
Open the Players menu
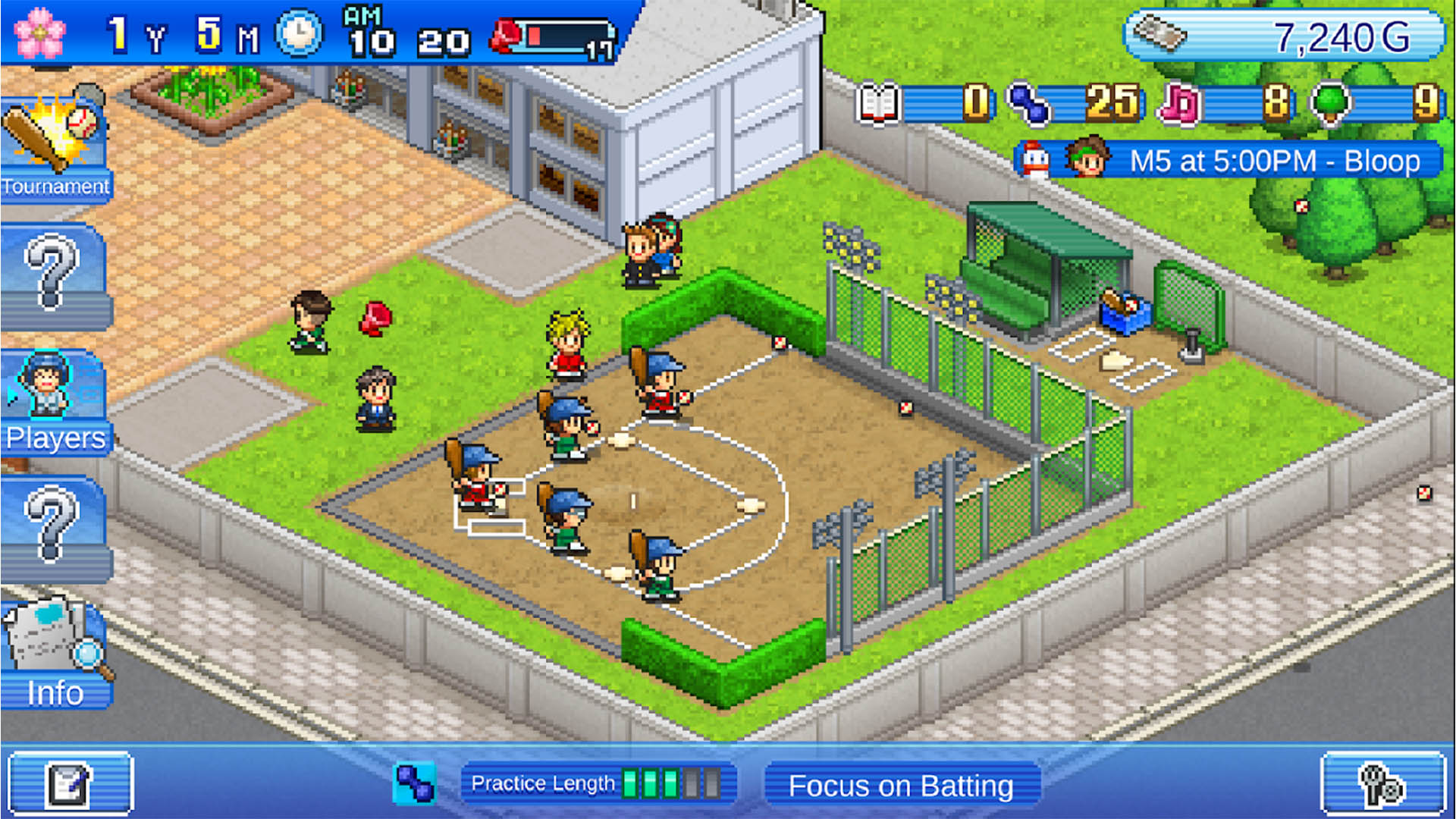point(55,403)
